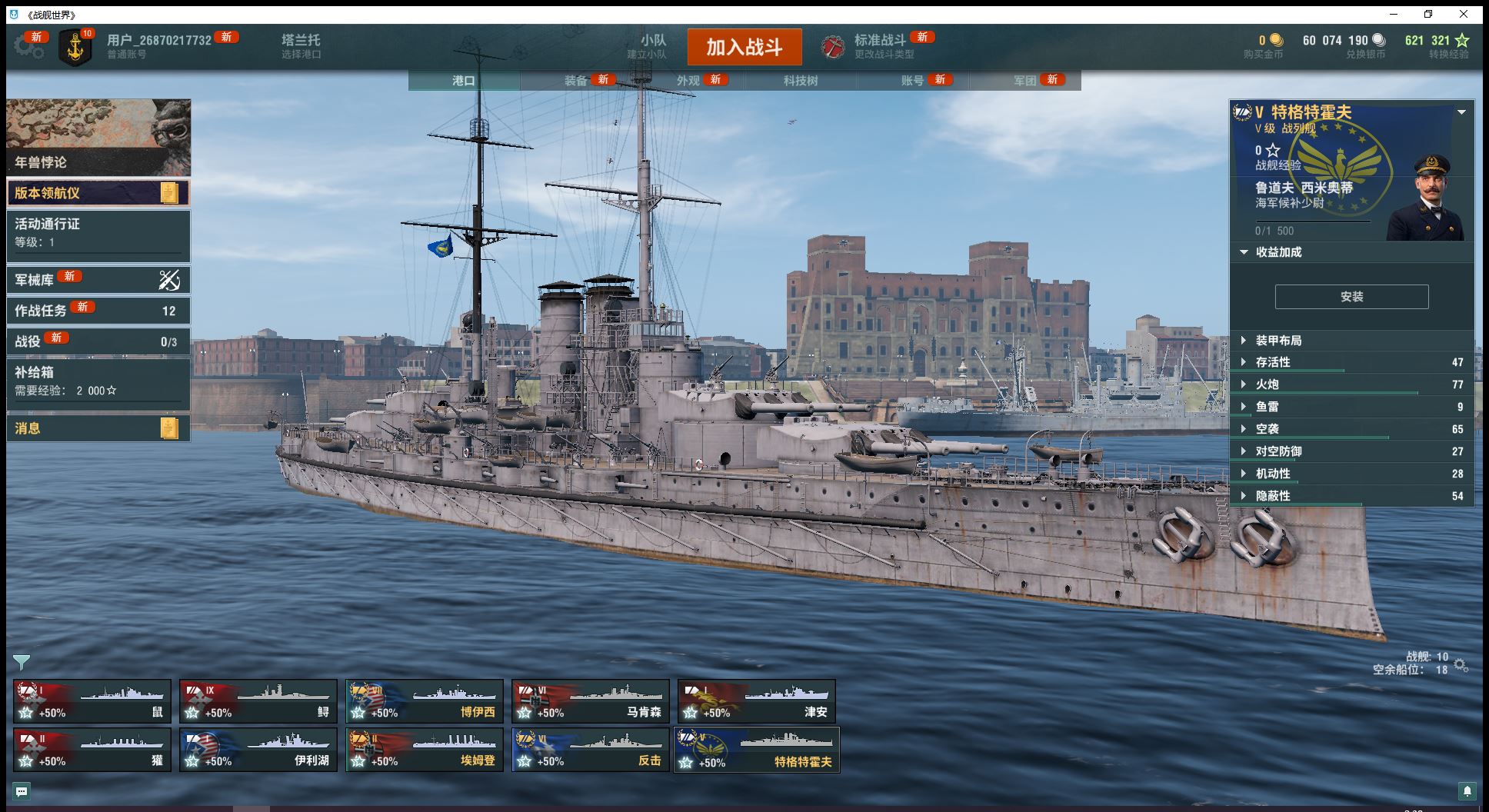Change battle type via 标准战斗
1489x812 pixels.
point(880,46)
